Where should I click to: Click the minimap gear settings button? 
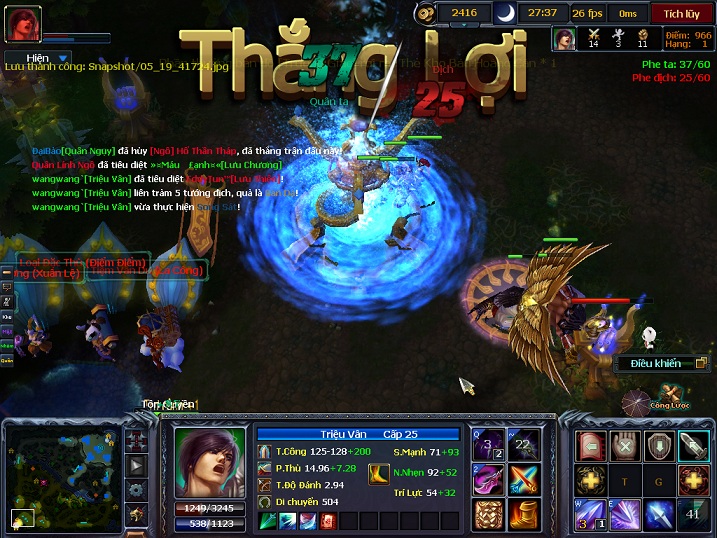137,490
